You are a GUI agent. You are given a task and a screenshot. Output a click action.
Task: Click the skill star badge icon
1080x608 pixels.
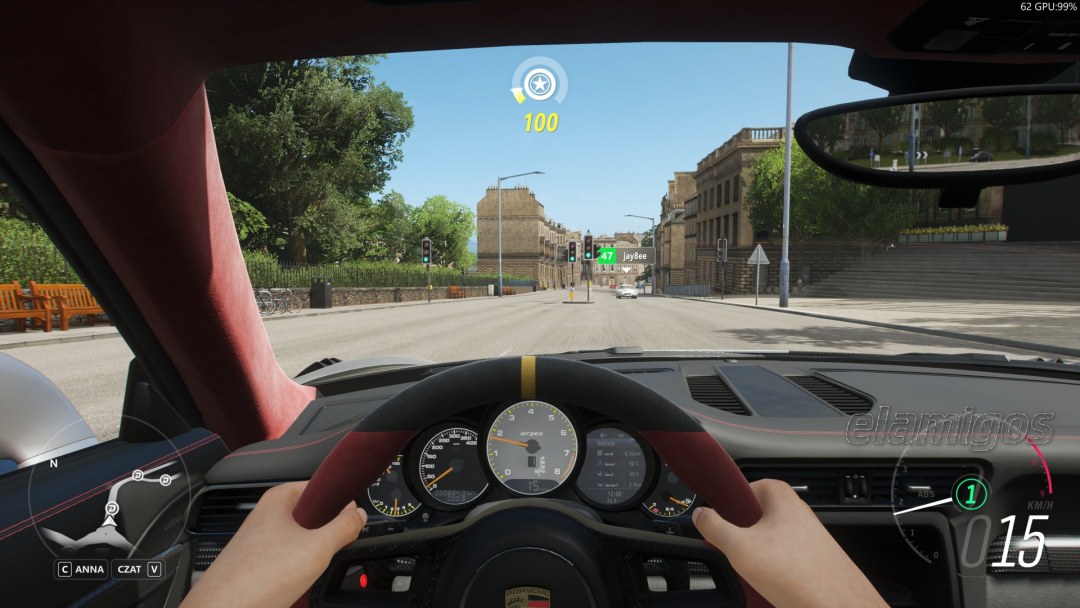coord(540,84)
